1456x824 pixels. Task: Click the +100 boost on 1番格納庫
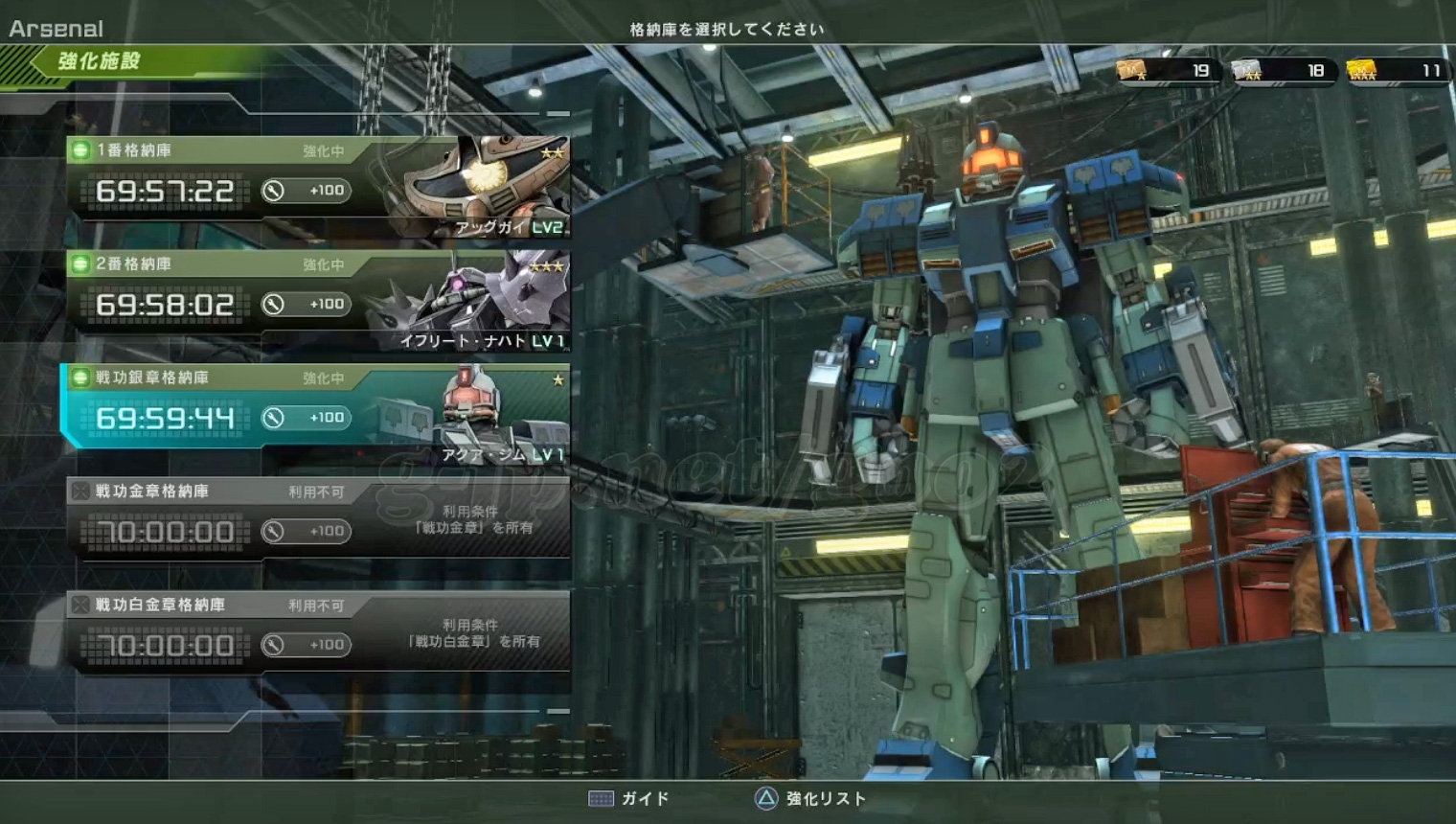tap(307, 191)
